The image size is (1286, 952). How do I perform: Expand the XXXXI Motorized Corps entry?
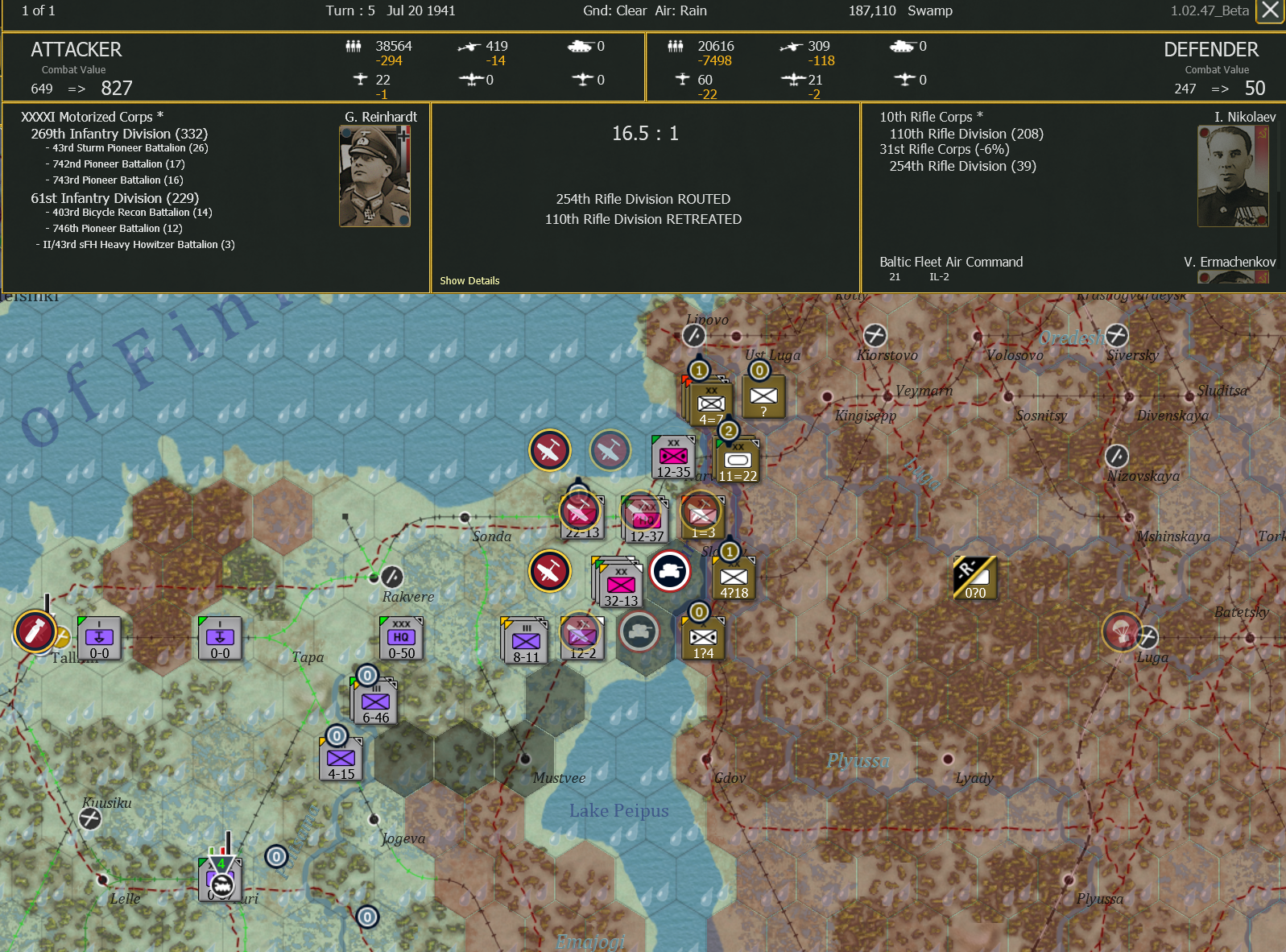[x=94, y=116]
